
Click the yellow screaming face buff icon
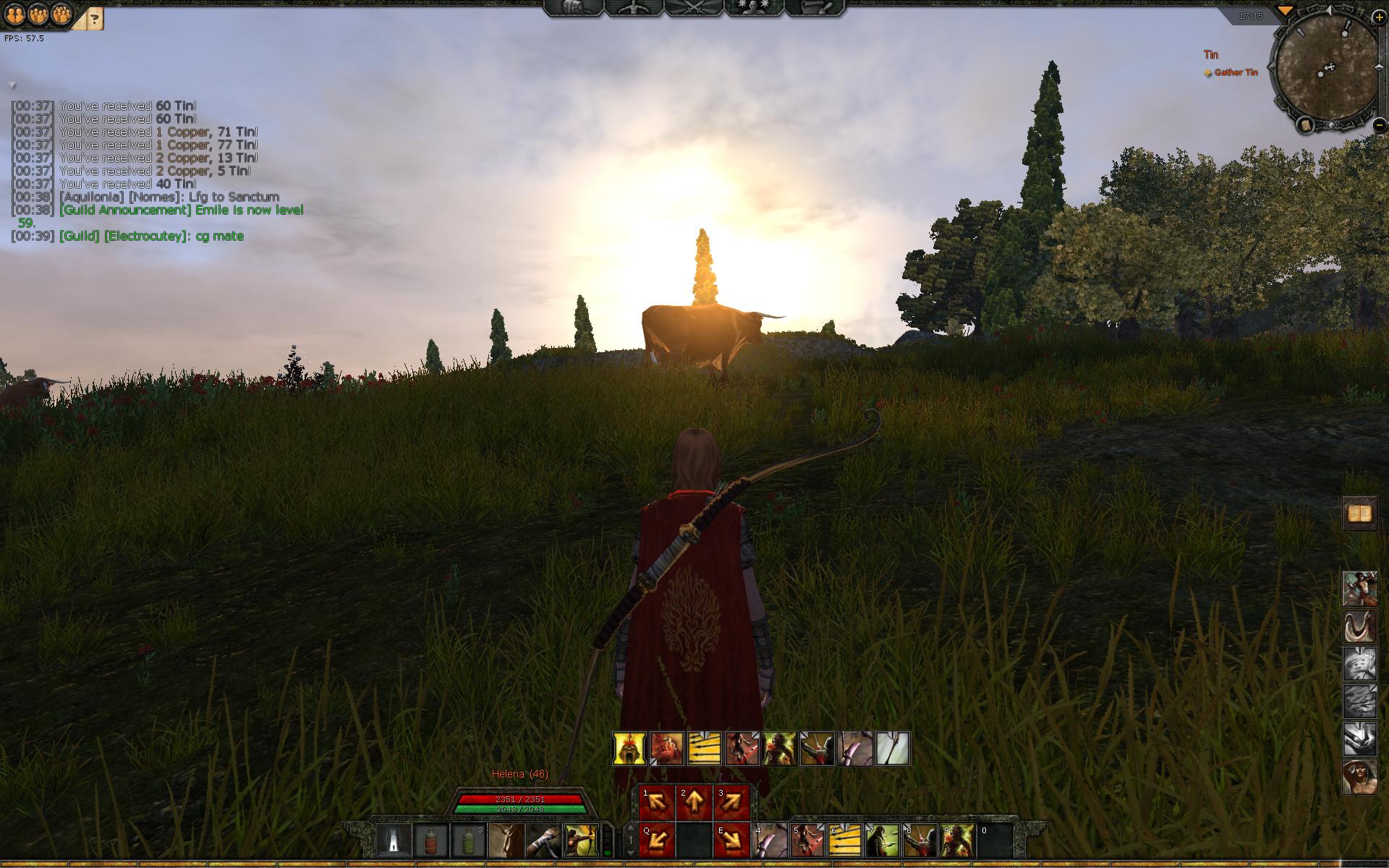629,749
